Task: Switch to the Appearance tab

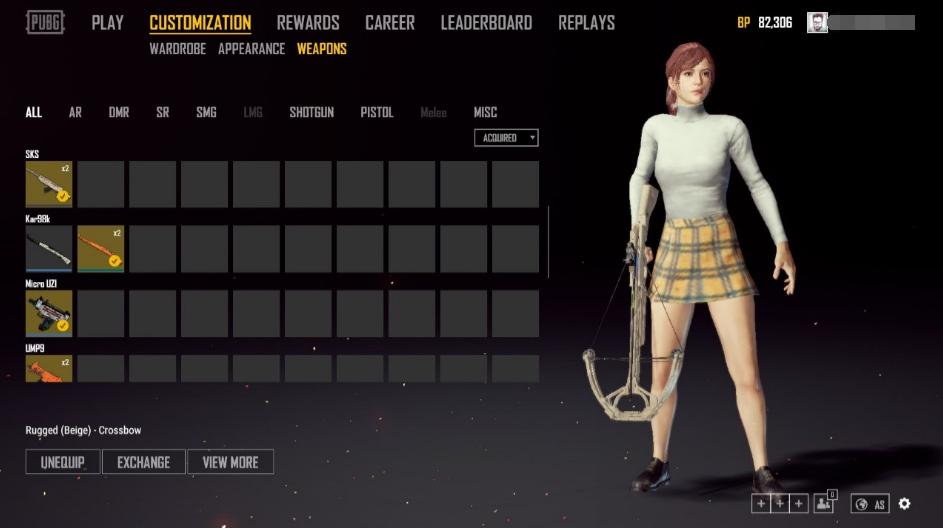Action: [x=251, y=49]
